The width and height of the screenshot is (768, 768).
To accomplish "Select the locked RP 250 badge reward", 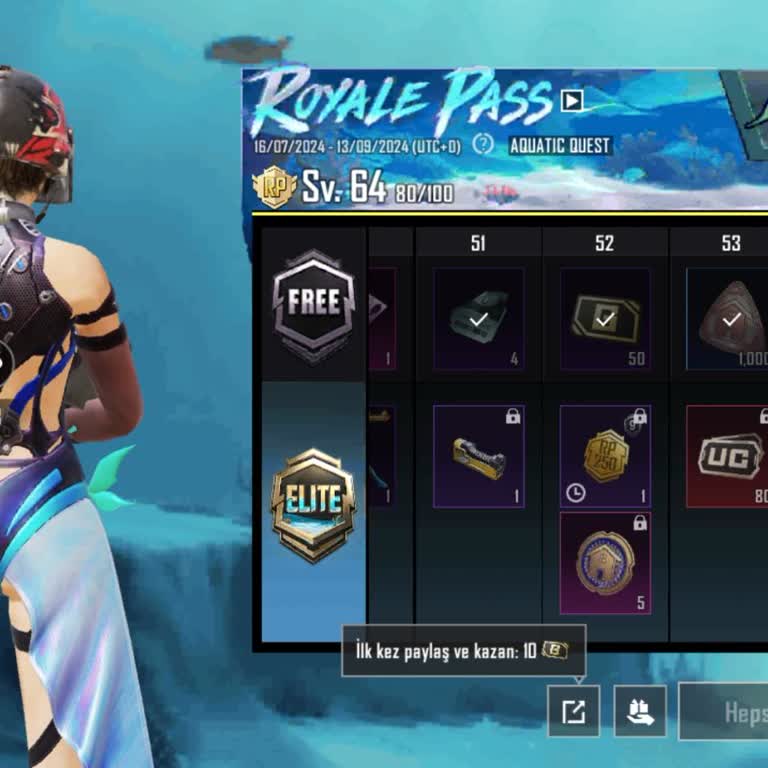I will click(x=605, y=456).
